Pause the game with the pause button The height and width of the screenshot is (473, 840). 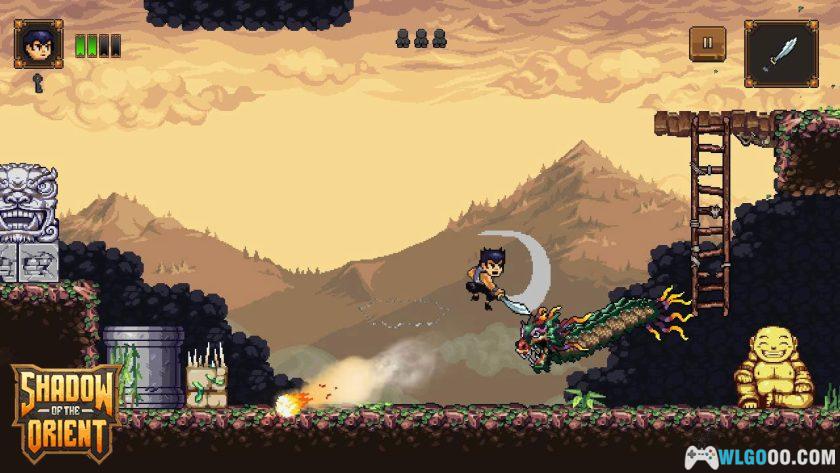click(708, 43)
